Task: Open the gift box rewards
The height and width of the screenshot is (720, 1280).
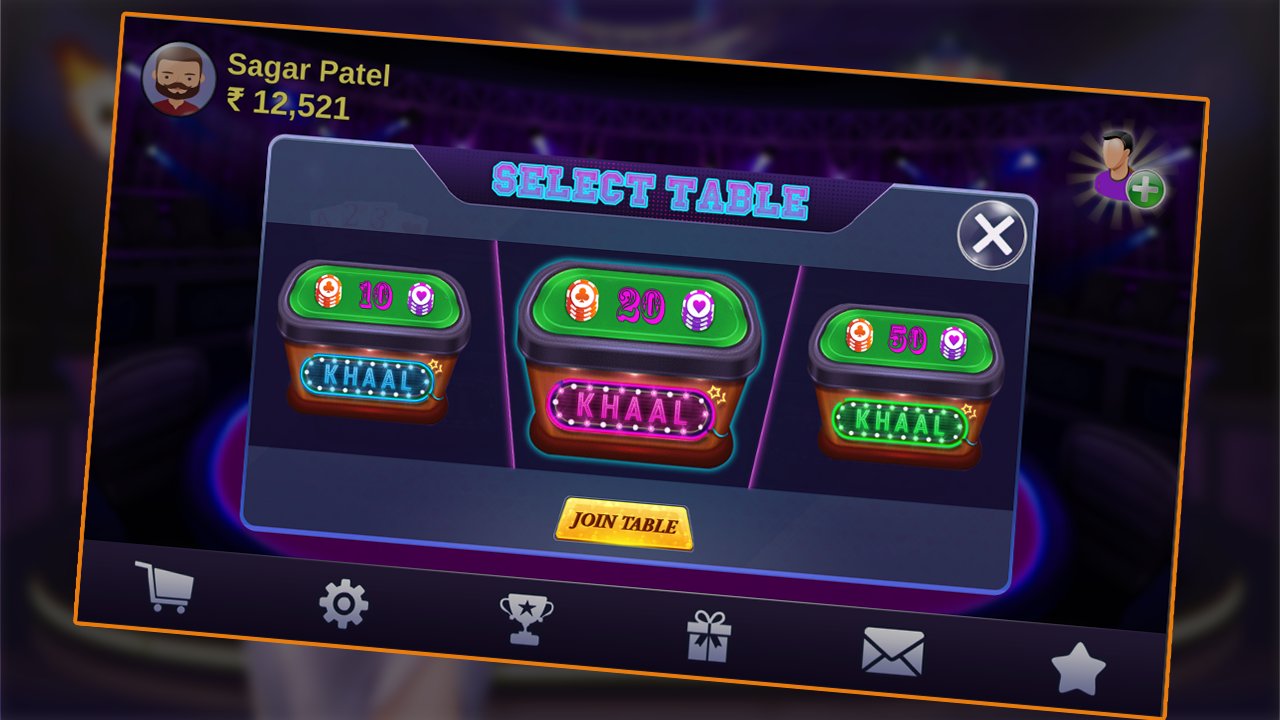Action: click(708, 636)
